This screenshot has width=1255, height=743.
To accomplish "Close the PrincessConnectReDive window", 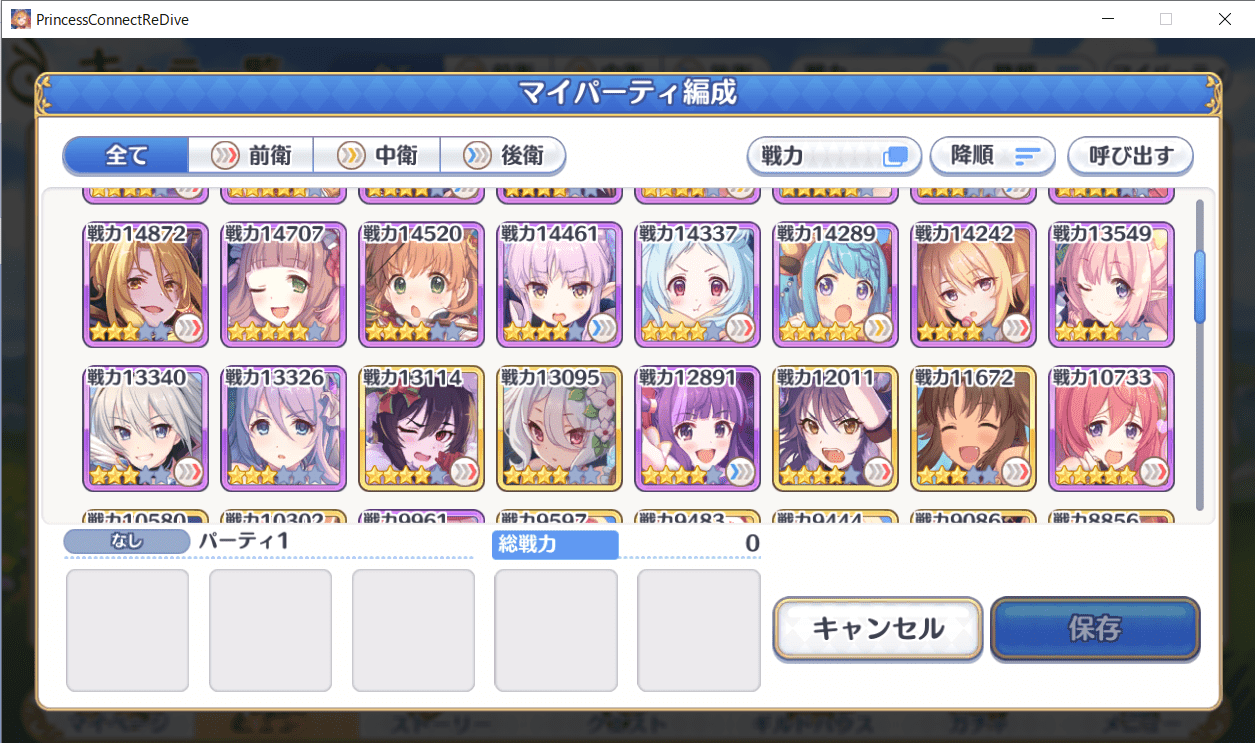I will pos(1224,19).
